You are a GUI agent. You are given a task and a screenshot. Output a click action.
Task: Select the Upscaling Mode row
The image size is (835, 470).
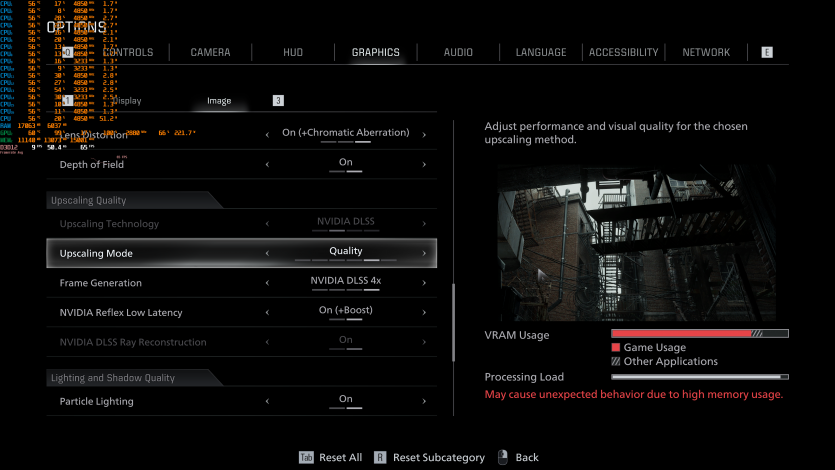[241, 253]
